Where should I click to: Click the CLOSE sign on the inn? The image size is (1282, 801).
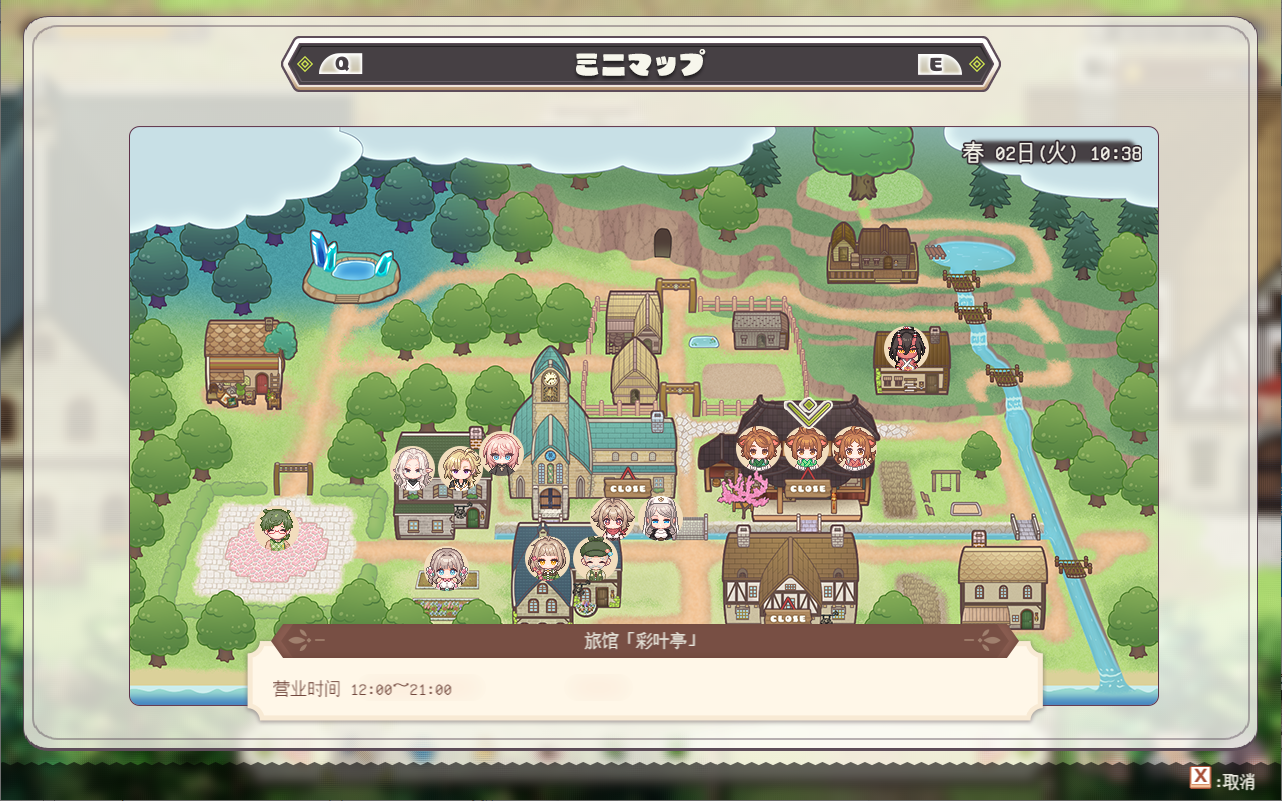pos(806,488)
